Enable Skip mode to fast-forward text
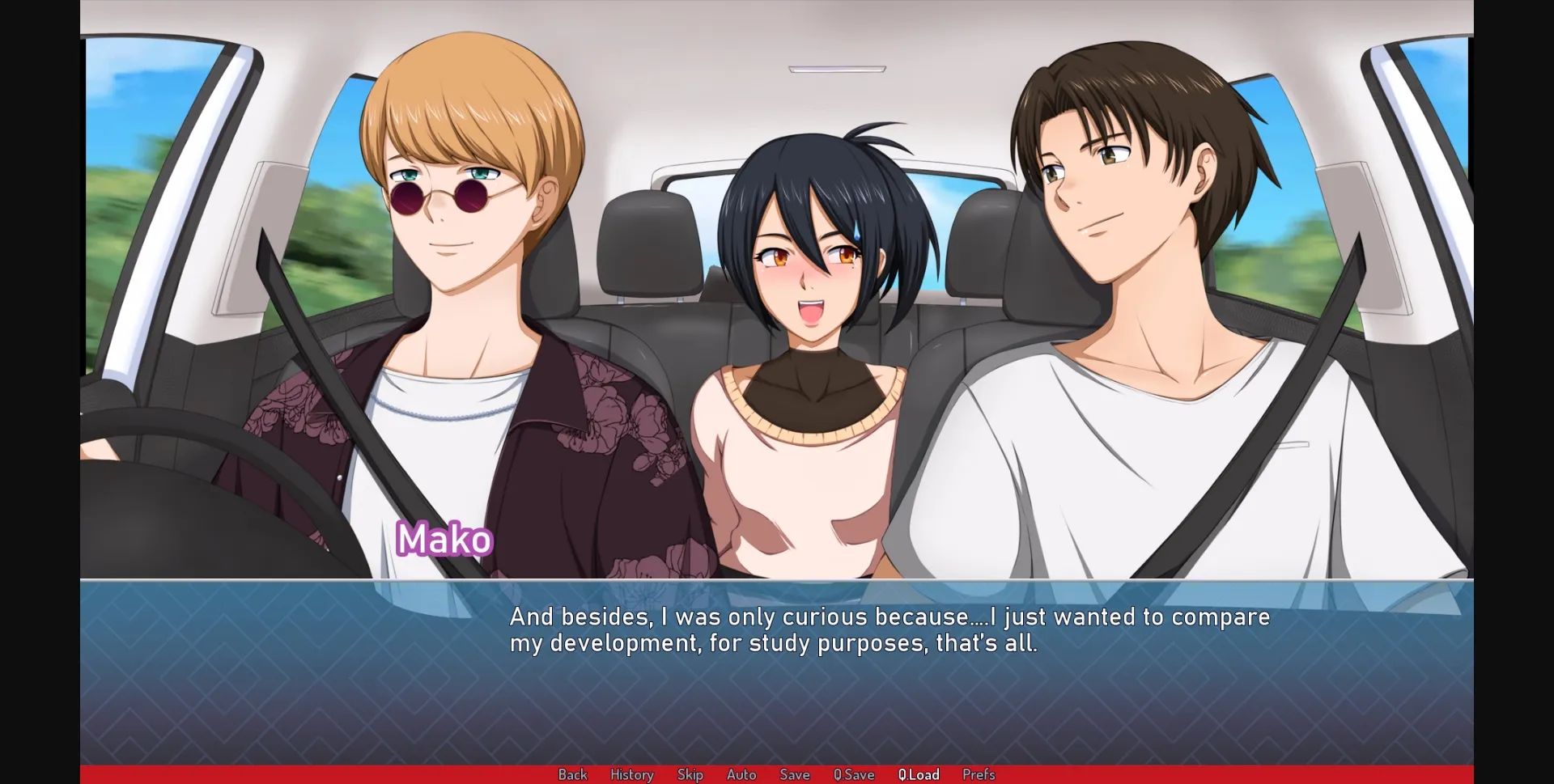 [690, 774]
